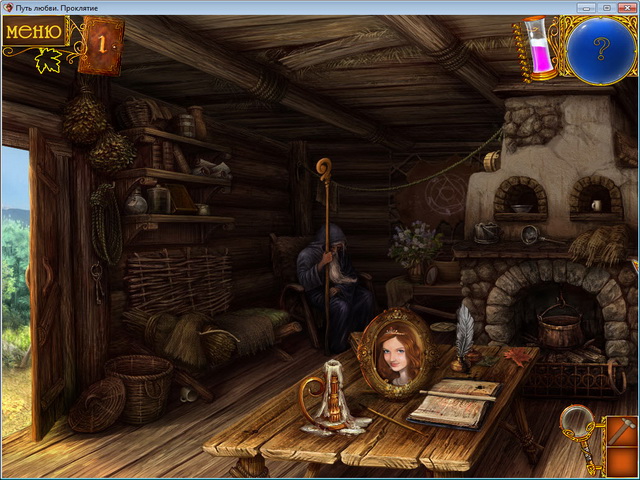Open the МЕНЮ menu
Image resolution: width=640 pixels, height=480 pixels.
30,32
